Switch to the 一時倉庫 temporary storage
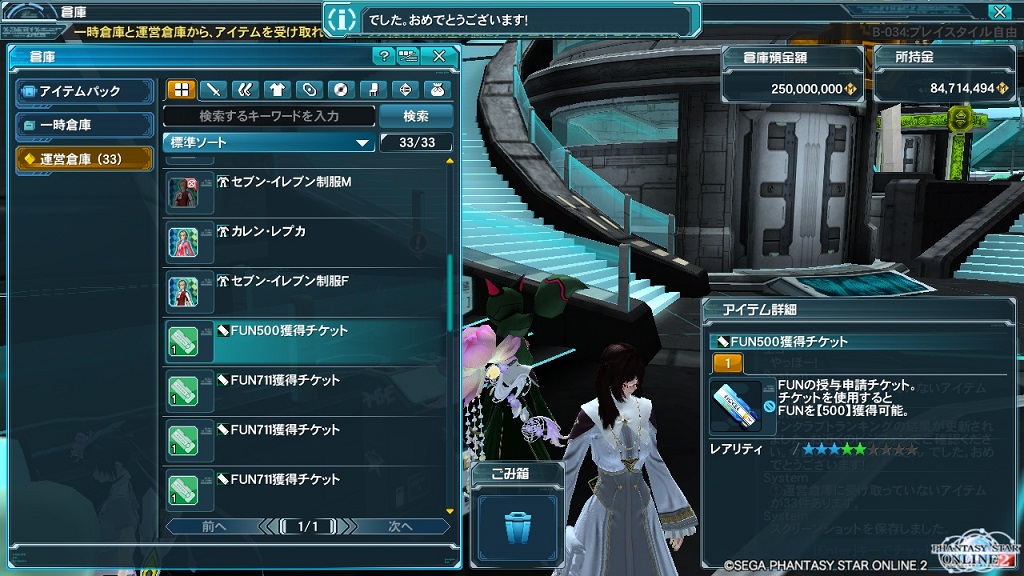Image resolution: width=1024 pixels, height=576 pixels. (x=84, y=125)
